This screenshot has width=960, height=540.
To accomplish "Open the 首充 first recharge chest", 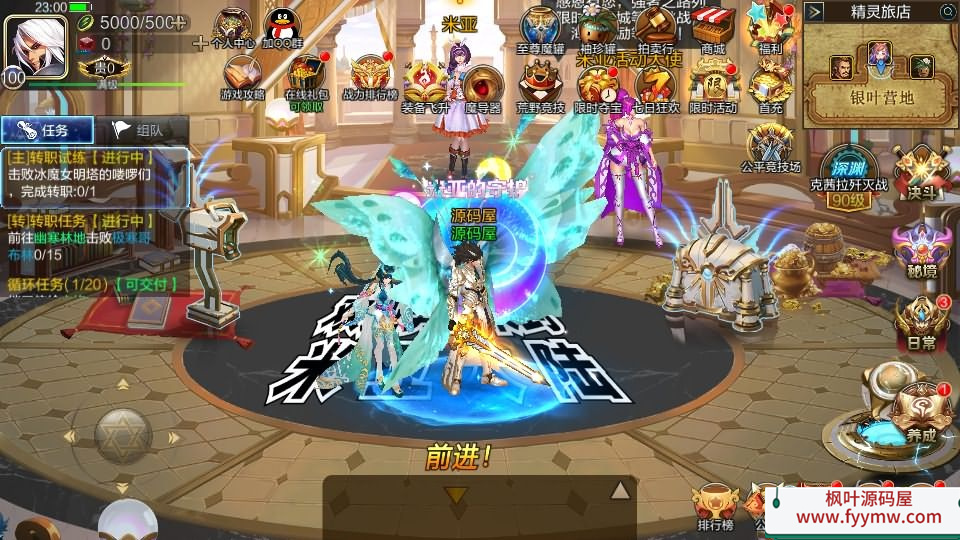I will [770, 83].
